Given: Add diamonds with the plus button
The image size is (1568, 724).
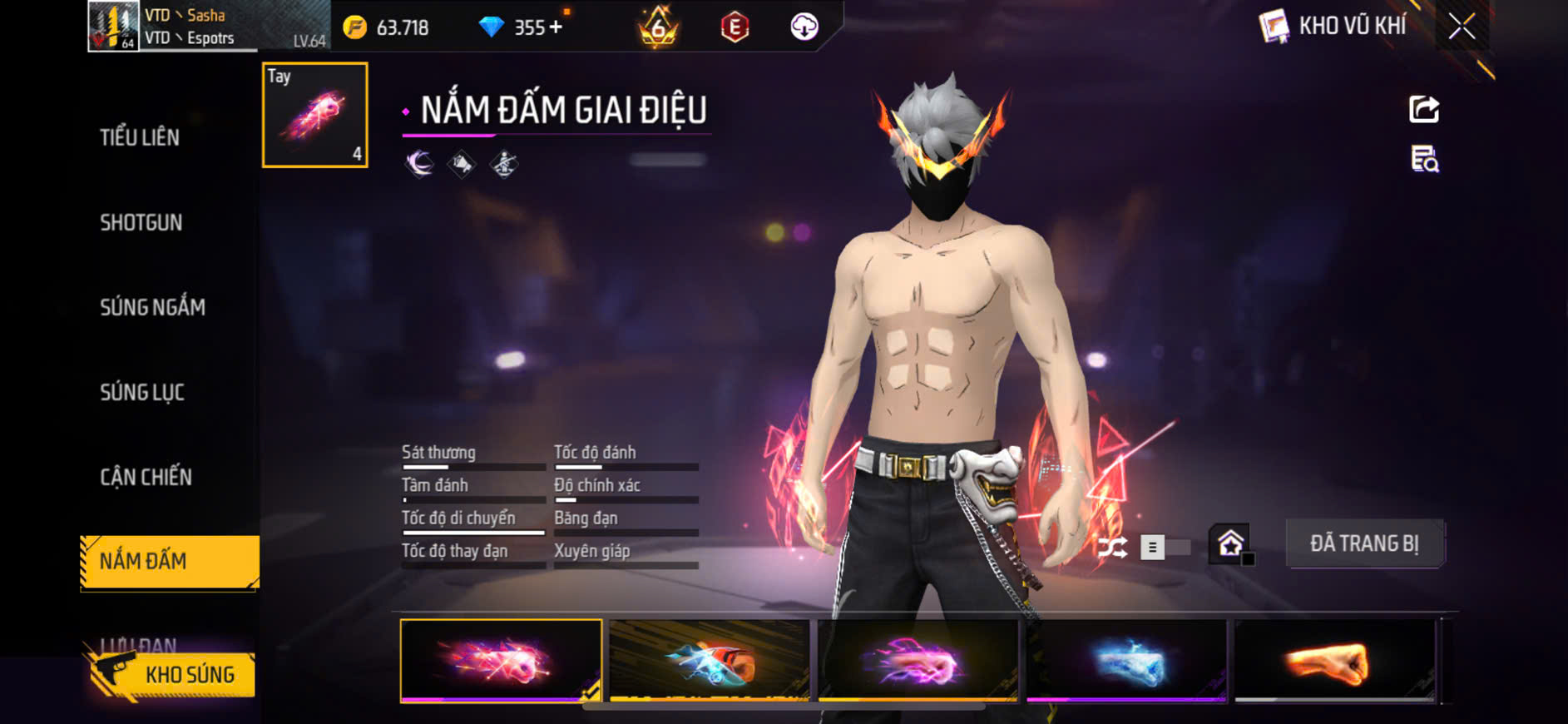Looking at the screenshot, I should point(556,27).
